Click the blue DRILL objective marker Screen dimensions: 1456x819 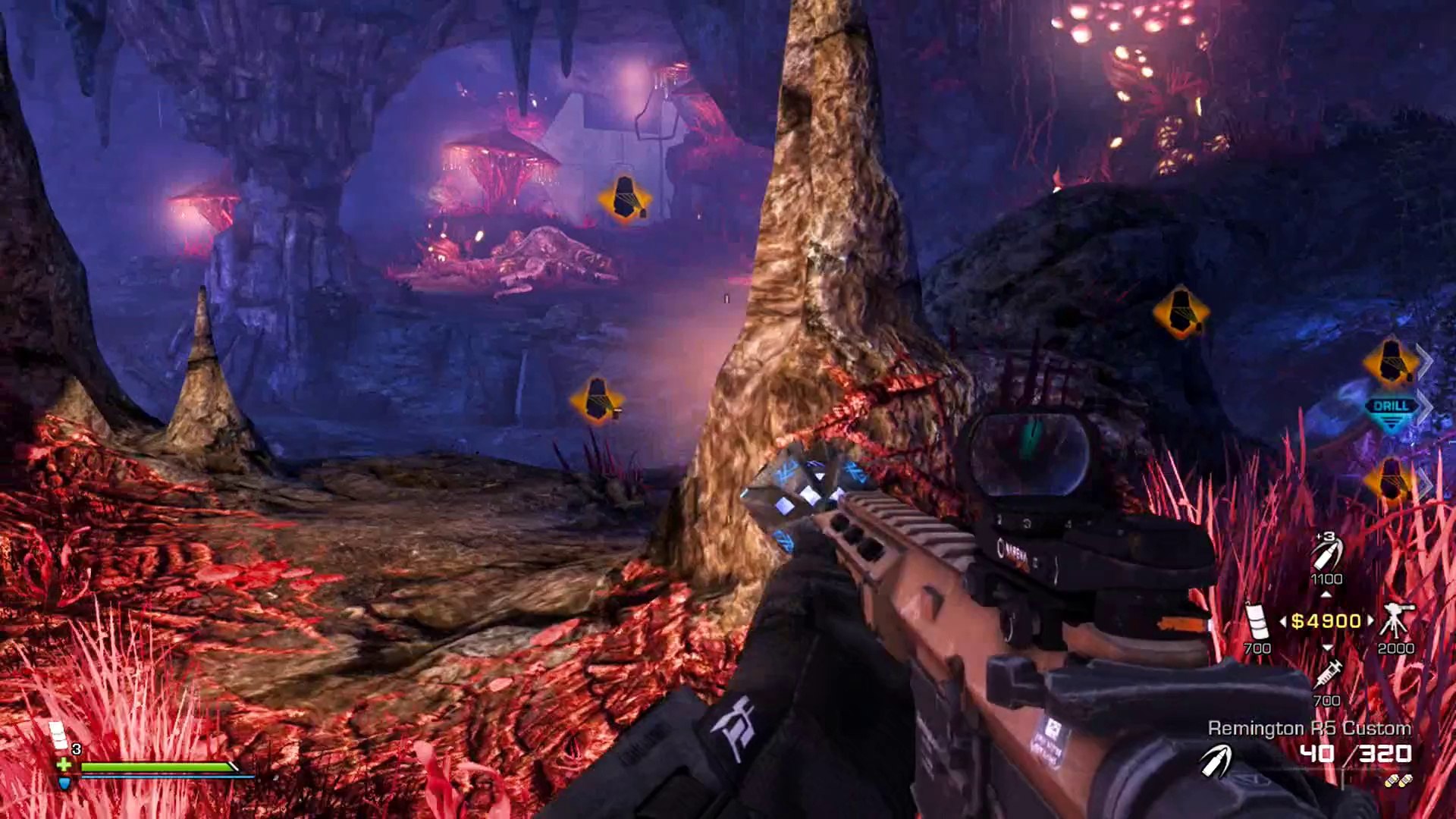coord(1391,411)
